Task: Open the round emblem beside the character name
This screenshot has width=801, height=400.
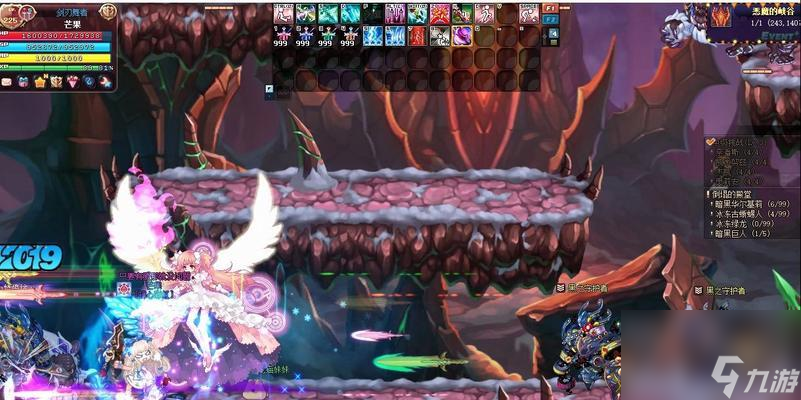Action: tap(108, 11)
